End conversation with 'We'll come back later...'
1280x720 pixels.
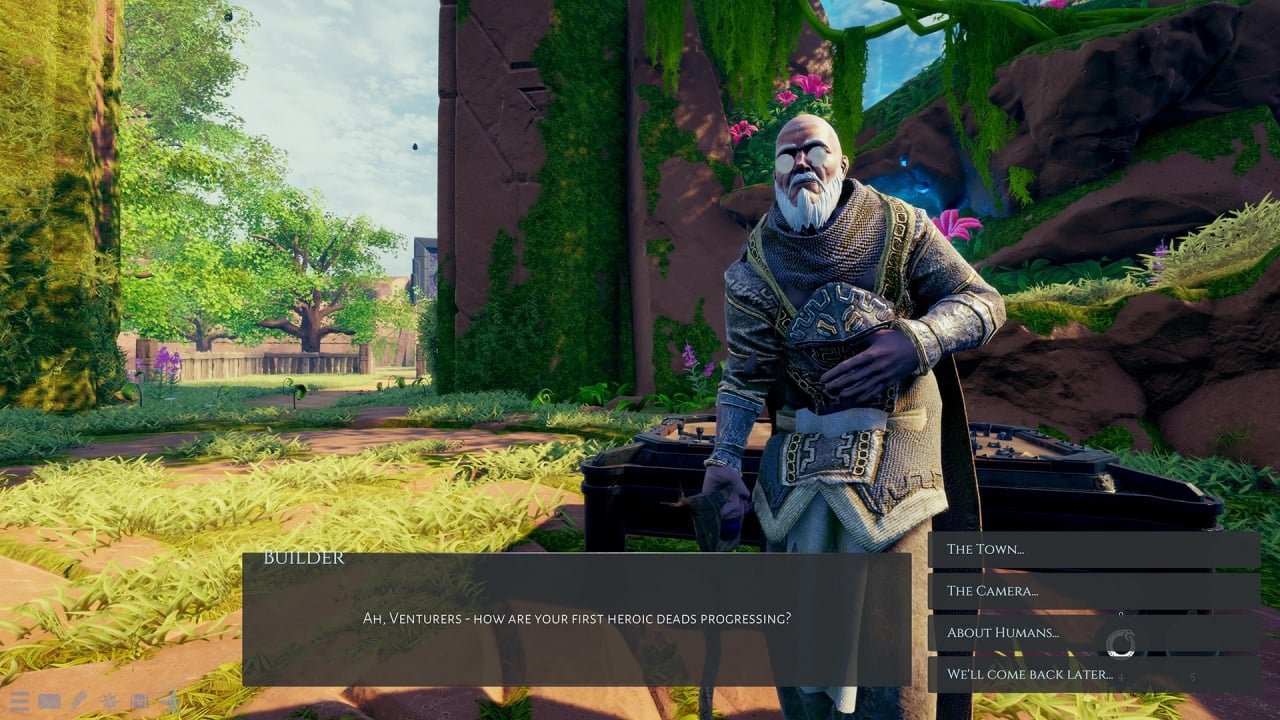pyautogui.click(x=1093, y=675)
